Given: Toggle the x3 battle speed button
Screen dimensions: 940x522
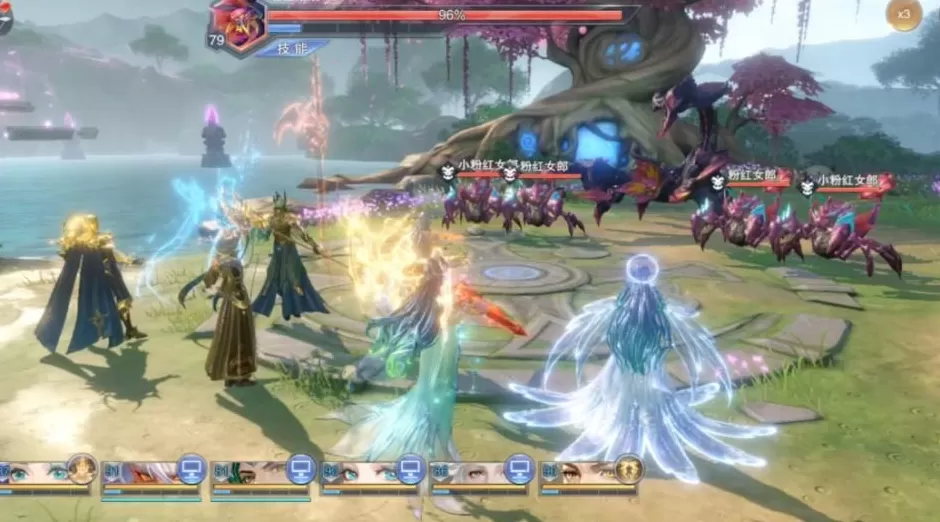Looking at the screenshot, I should [x=904, y=14].
